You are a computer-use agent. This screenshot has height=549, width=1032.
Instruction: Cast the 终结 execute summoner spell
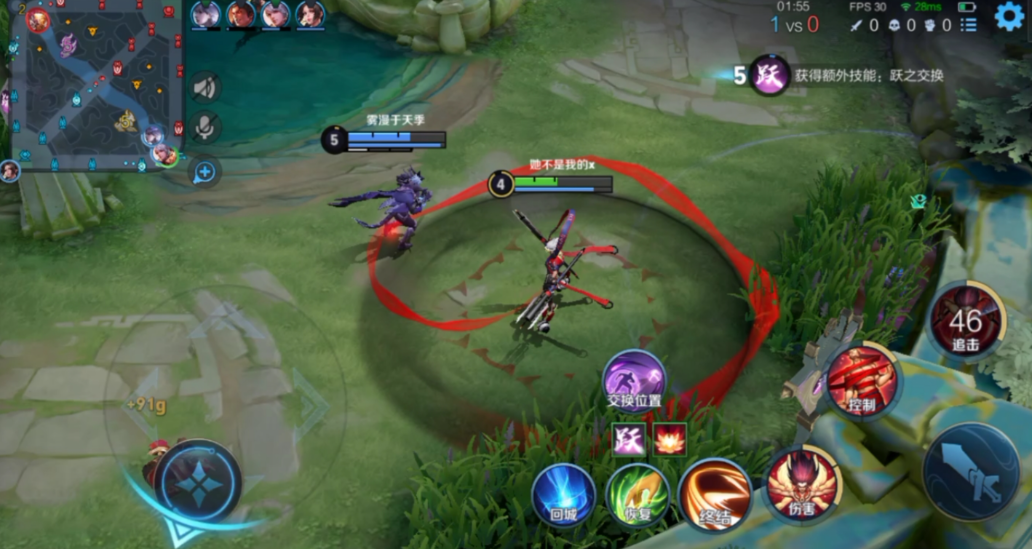(x=714, y=495)
